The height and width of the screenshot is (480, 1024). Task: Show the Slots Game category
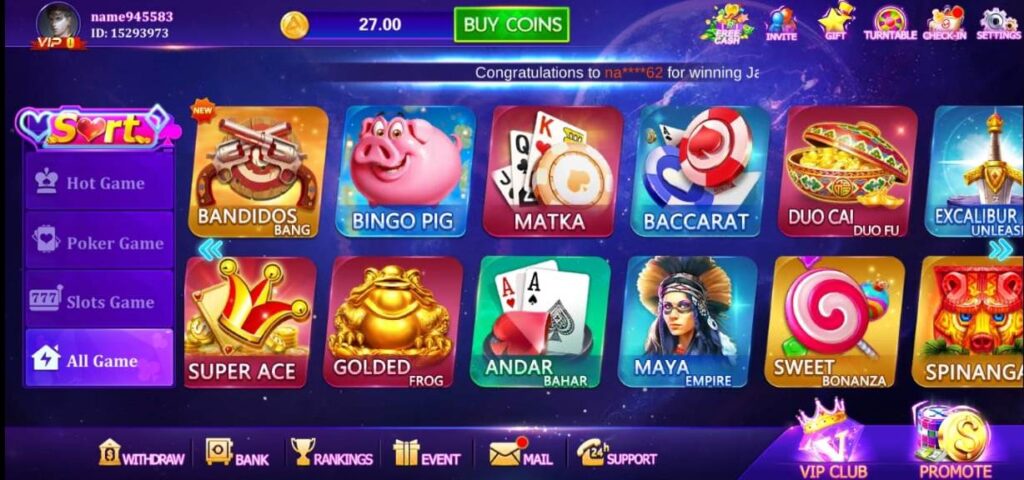99,302
